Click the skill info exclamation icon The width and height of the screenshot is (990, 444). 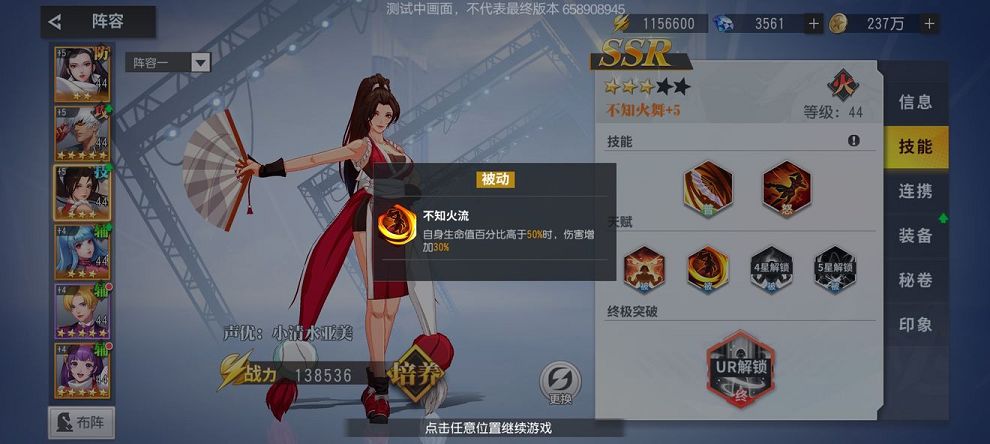coord(853,142)
